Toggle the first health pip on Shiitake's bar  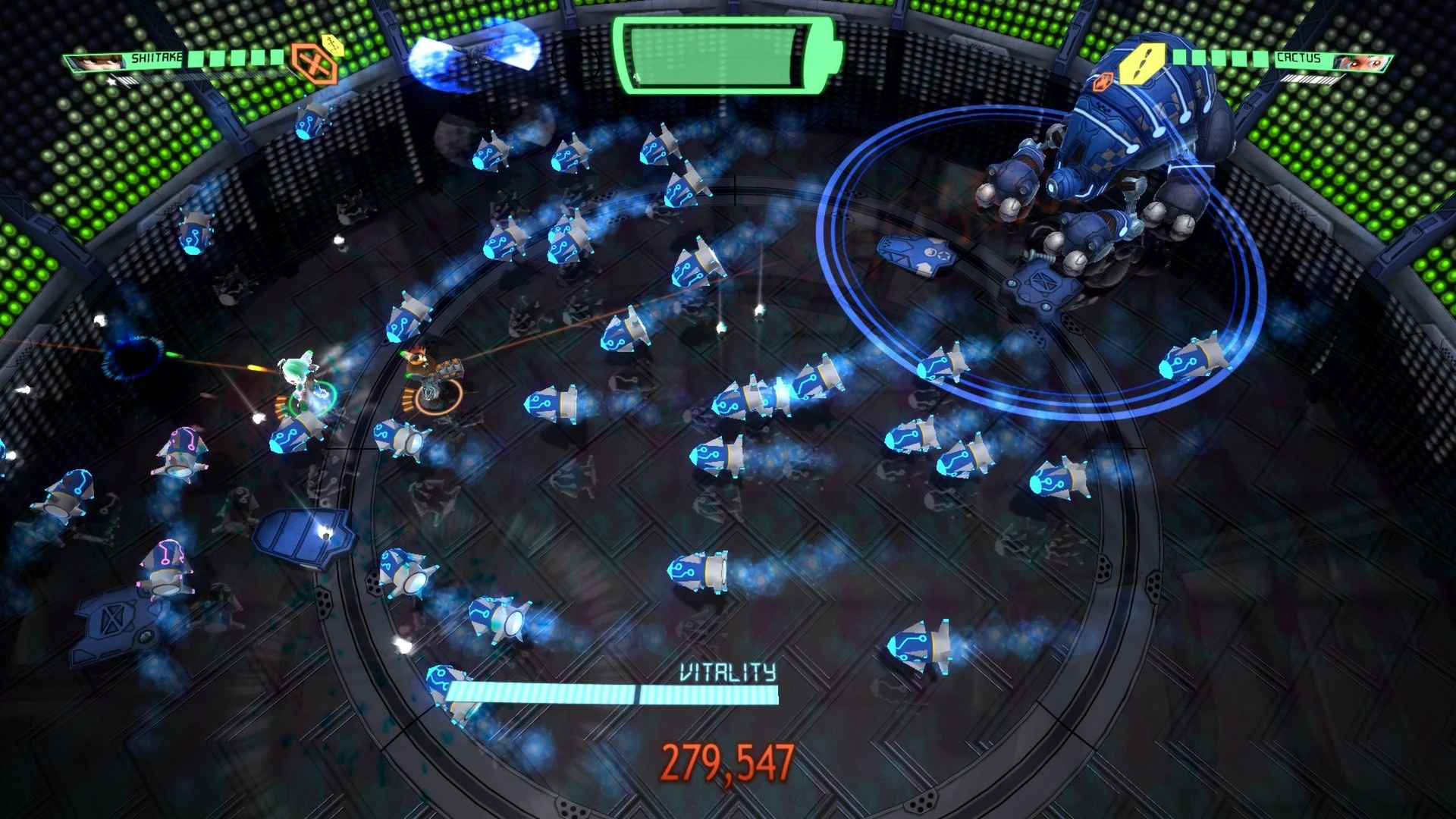pyautogui.click(x=196, y=58)
